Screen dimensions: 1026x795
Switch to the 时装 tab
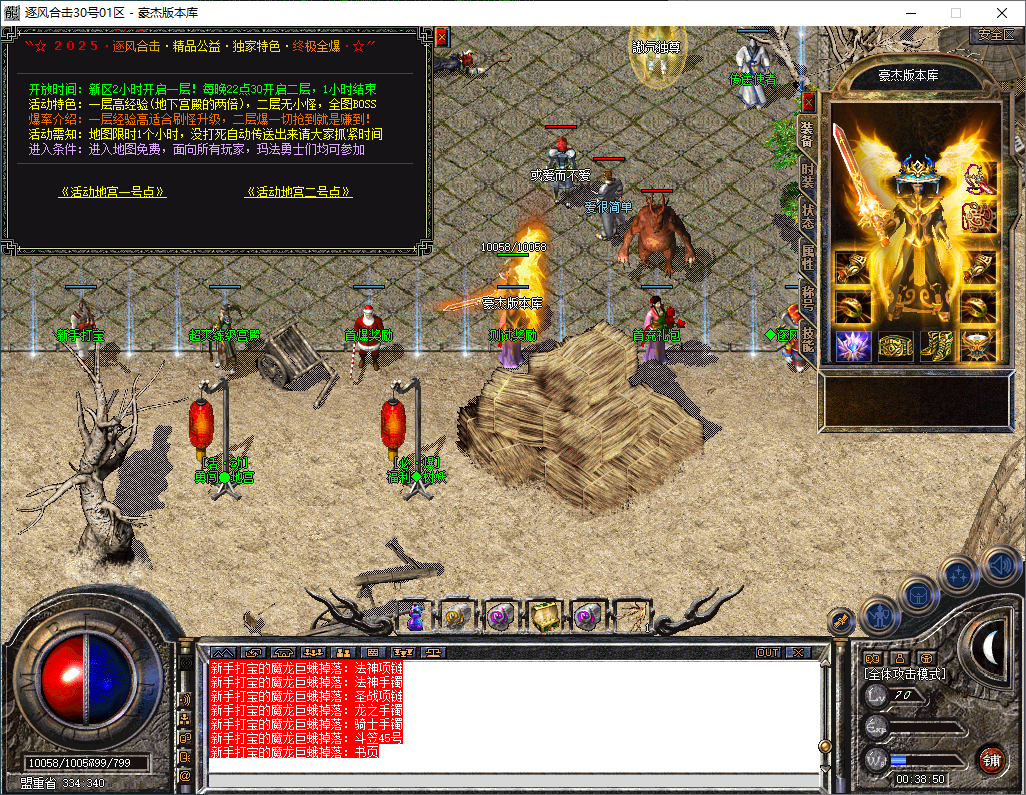807,176
